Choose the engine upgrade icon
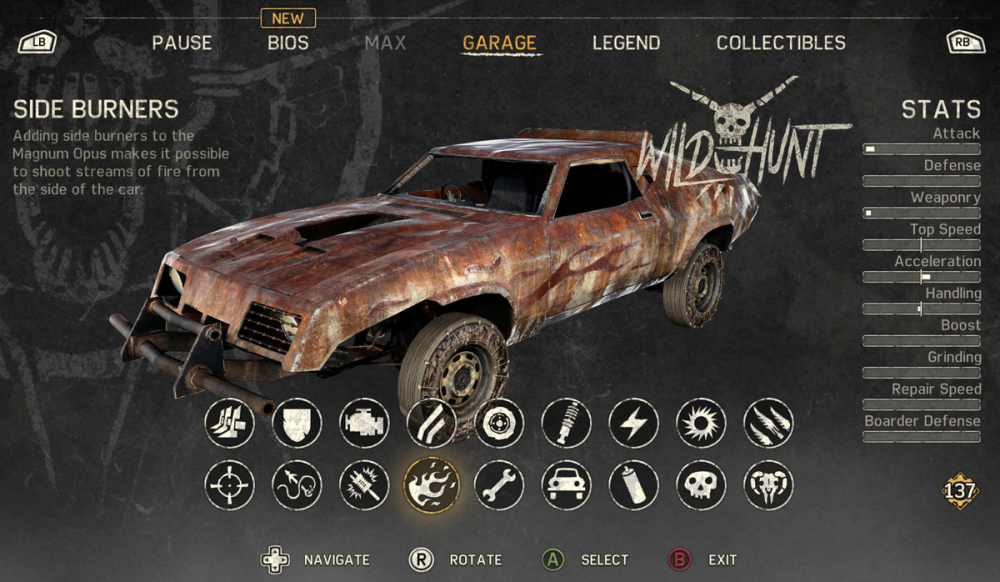 tap(364, 423)
